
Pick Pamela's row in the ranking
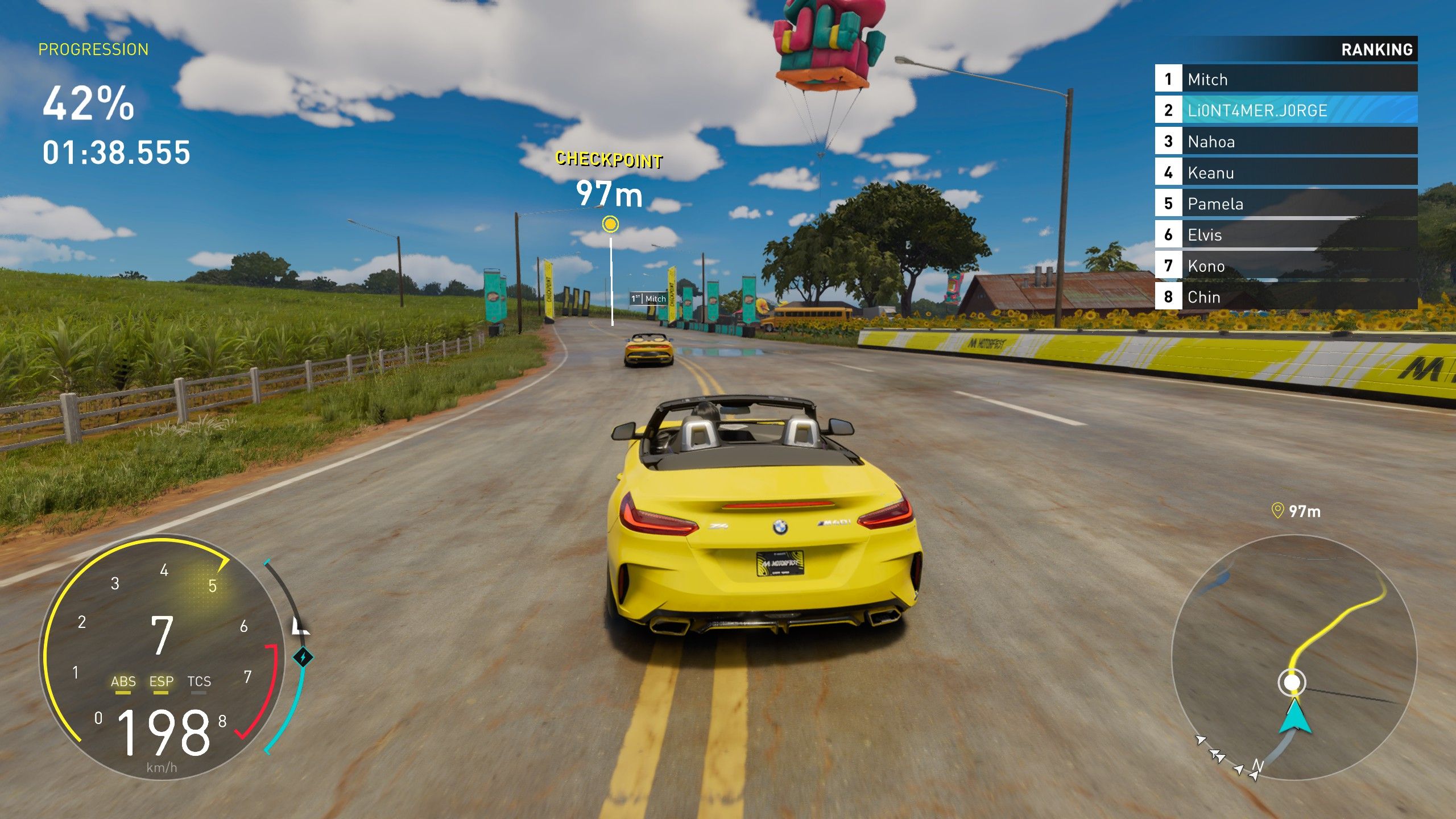[x=1285, y=204]
